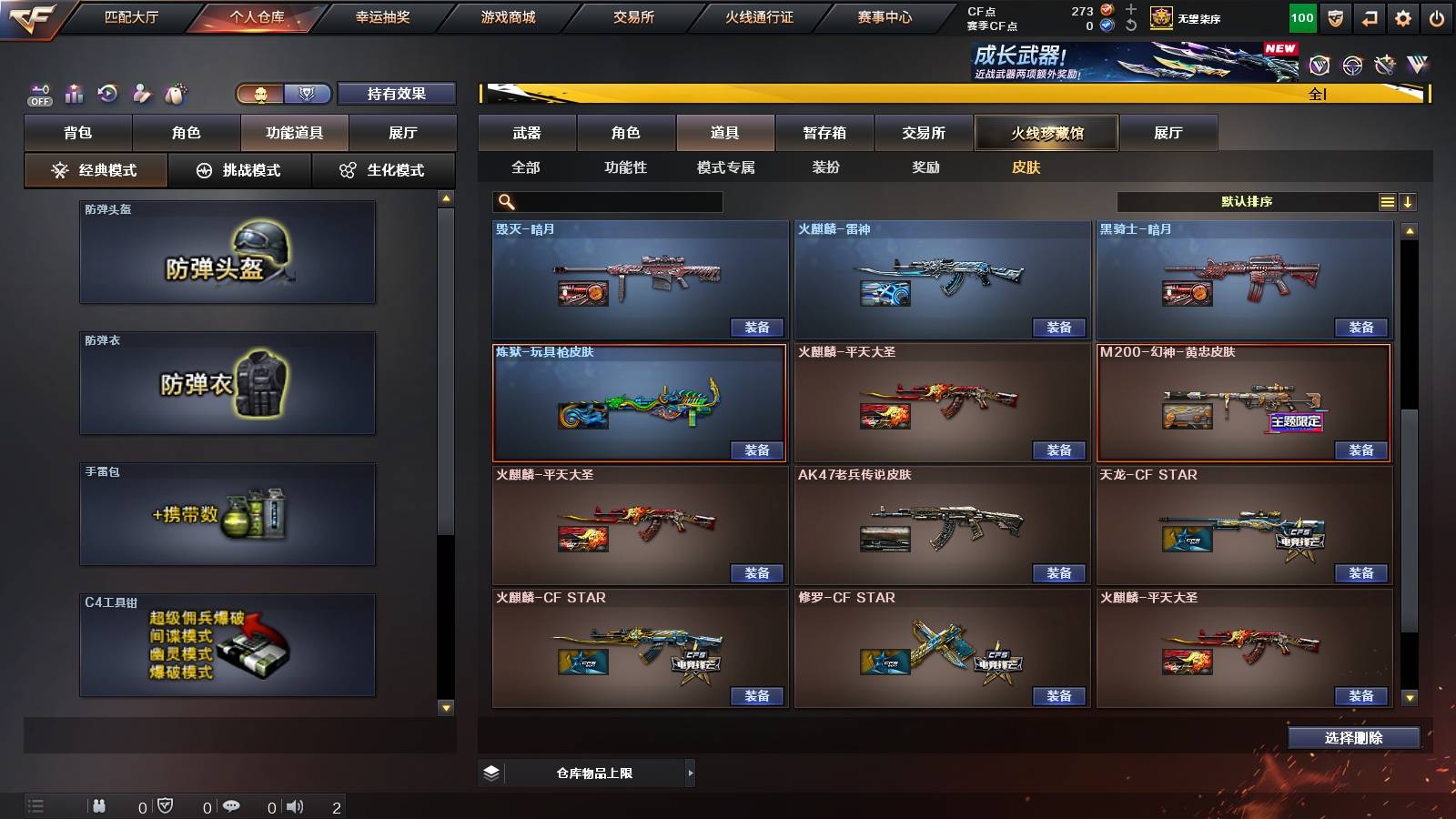Open the settings gear icon at top right
The image size is (1456, 819).
coord(1402,18)
